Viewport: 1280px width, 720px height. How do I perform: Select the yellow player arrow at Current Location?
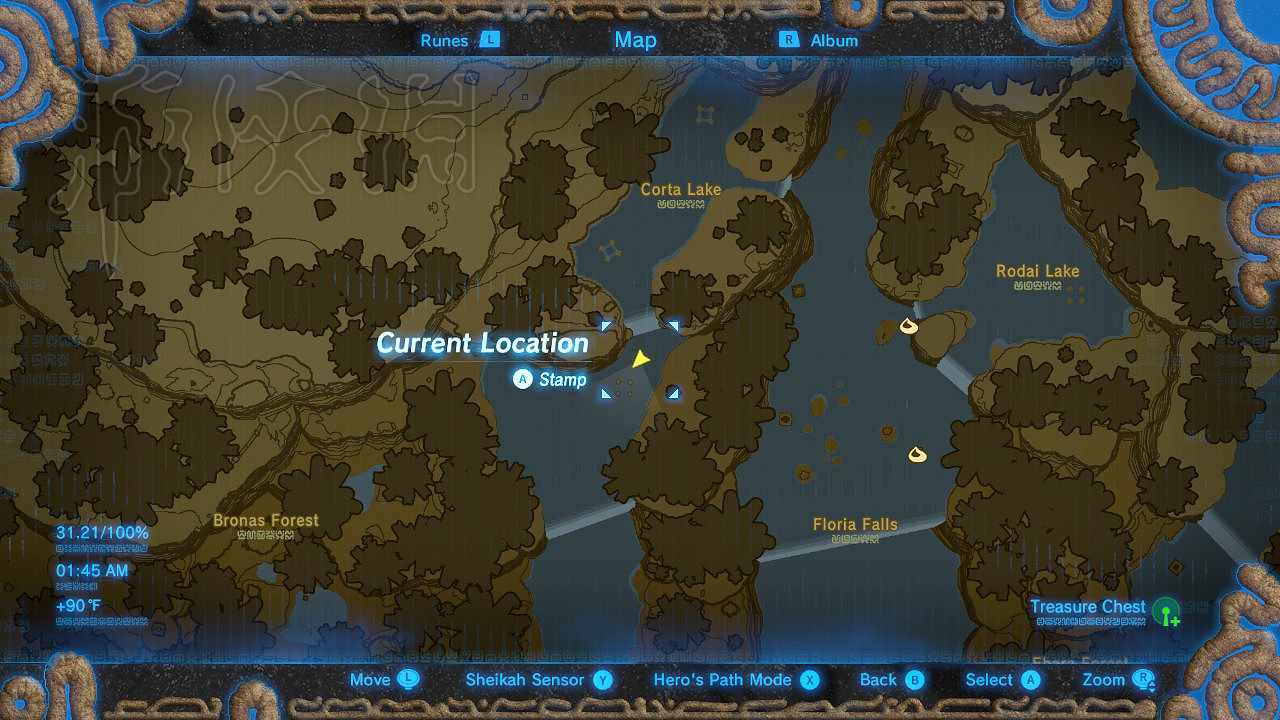click(x=640, y=358)
